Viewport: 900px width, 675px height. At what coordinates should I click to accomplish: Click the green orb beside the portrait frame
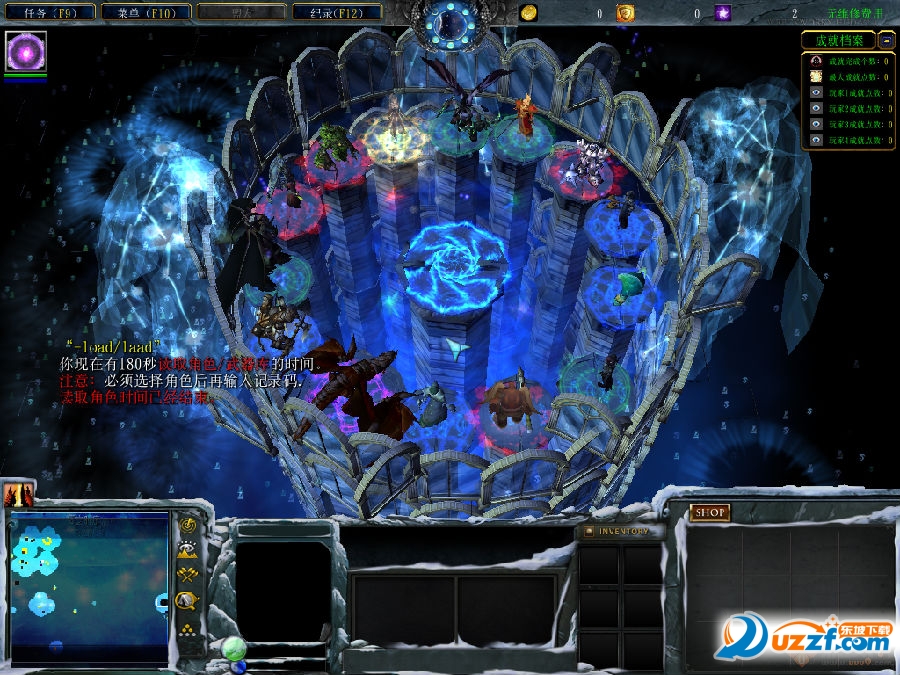pyautogui.click(x=234, y=648)
